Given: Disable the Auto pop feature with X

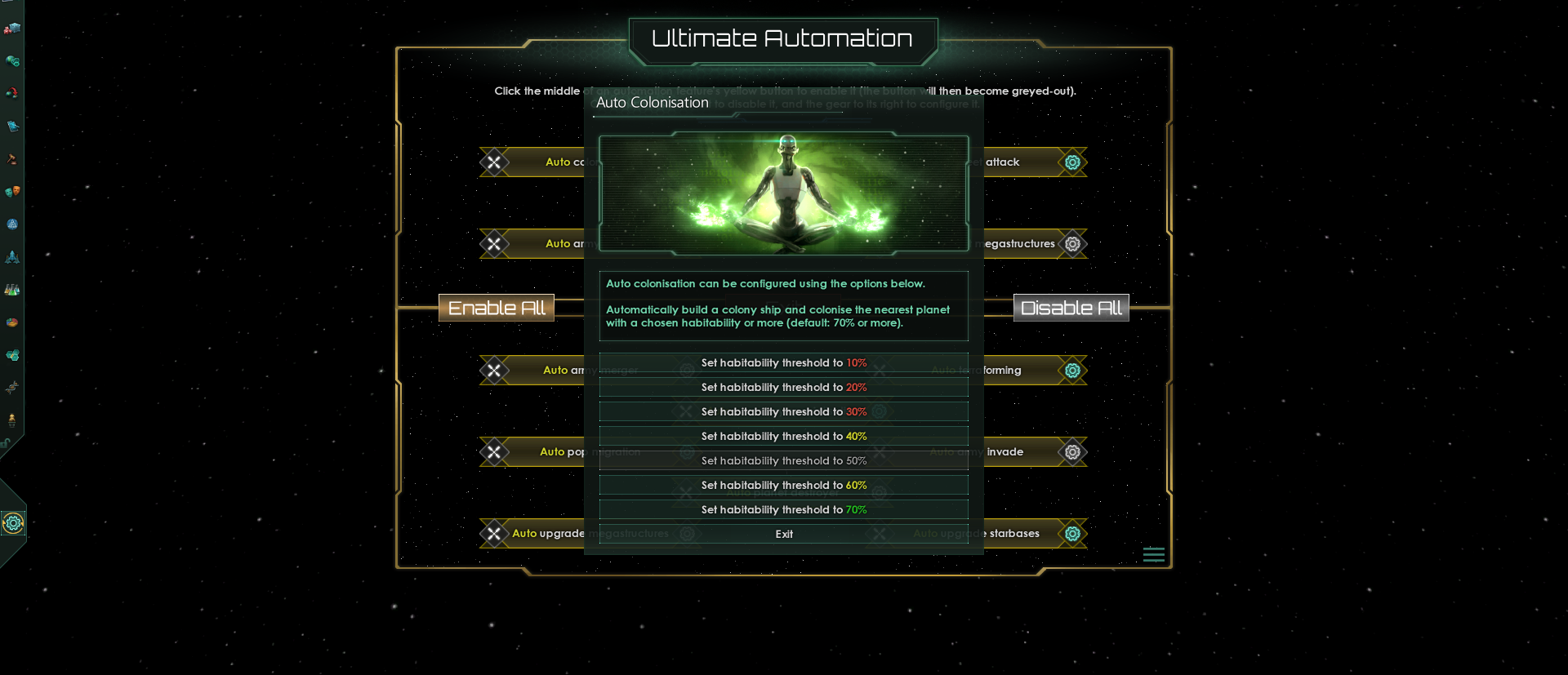Looking at the screenshot, I should (x=494, y=452).
